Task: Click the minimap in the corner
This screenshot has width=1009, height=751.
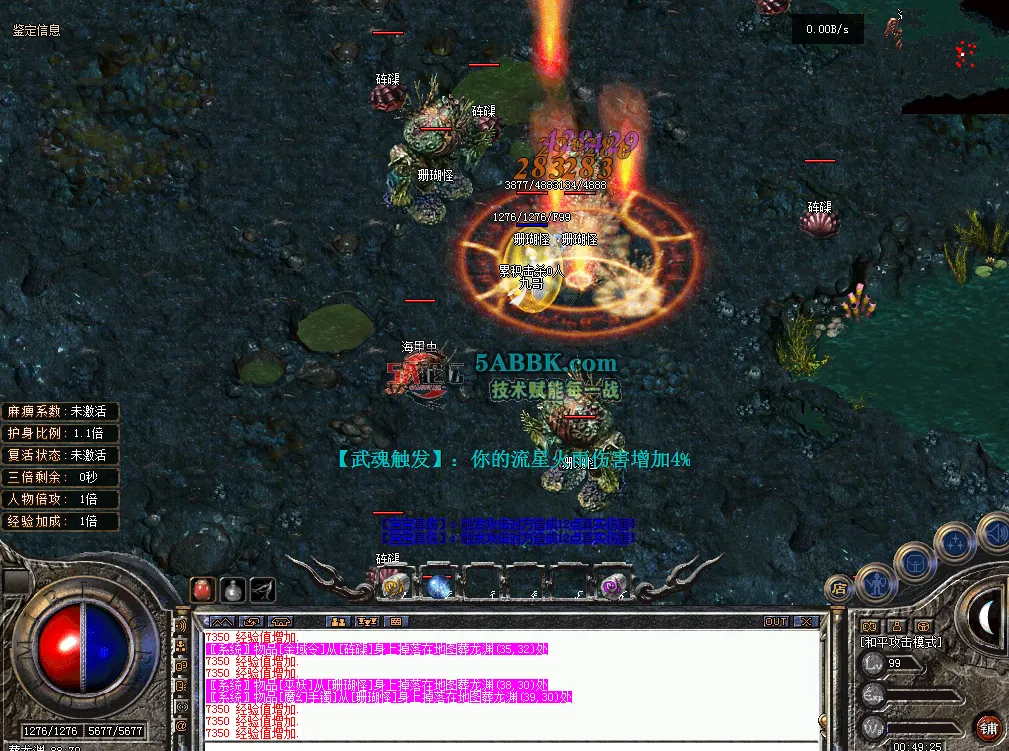Action: [x=955, y=57]
